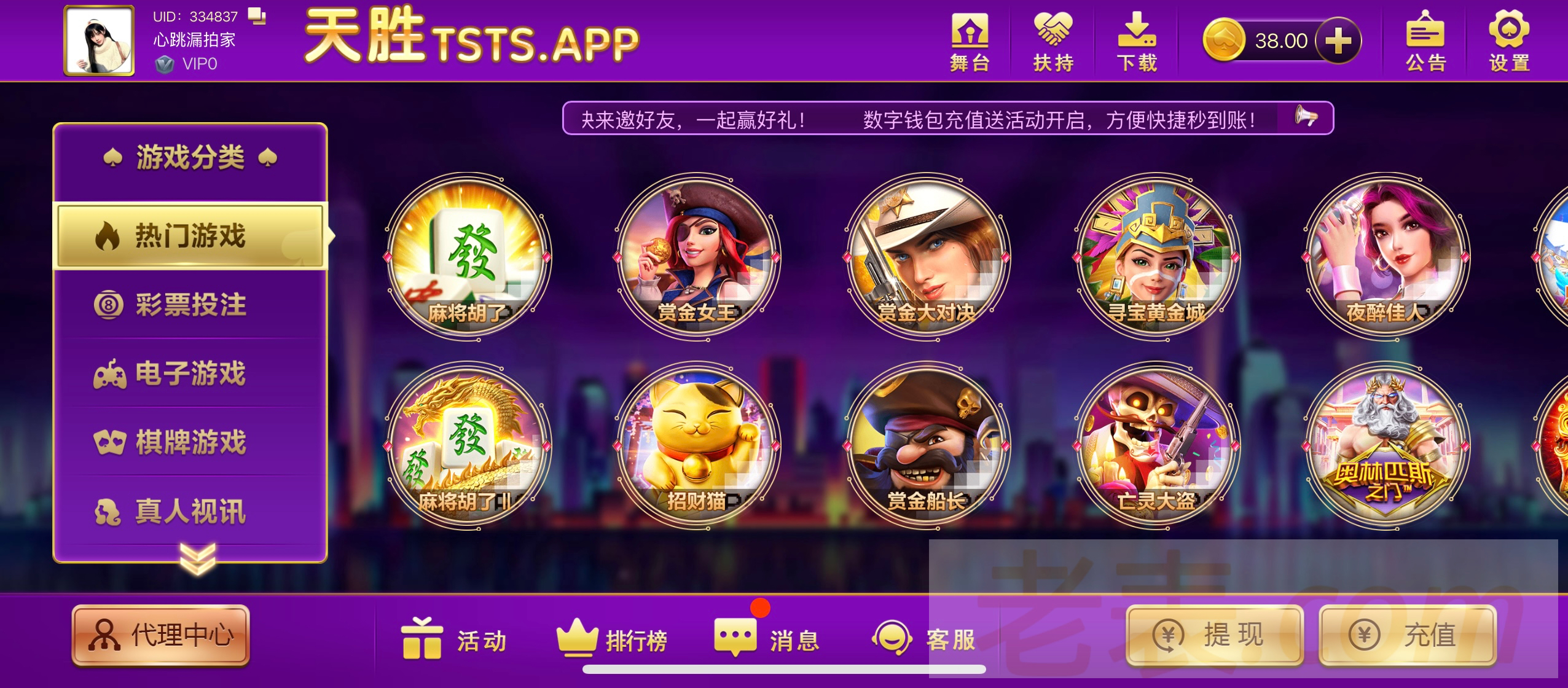Open the 设置 settings
Viewport: 1568px width, 688px height.
tap(1509, 41)
